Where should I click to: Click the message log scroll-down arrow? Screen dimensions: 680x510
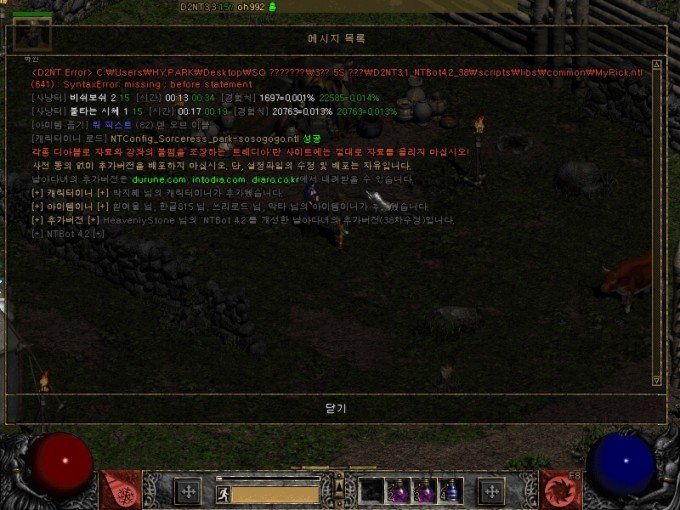pyautogui.click(x=656, y=380)
